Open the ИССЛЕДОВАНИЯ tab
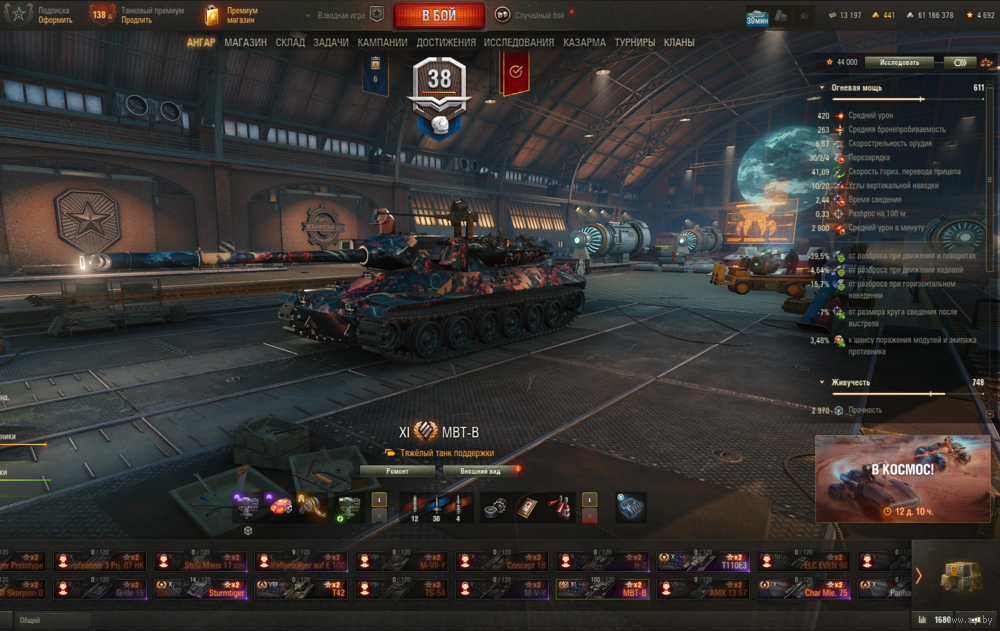 click(x=519, y=43)
